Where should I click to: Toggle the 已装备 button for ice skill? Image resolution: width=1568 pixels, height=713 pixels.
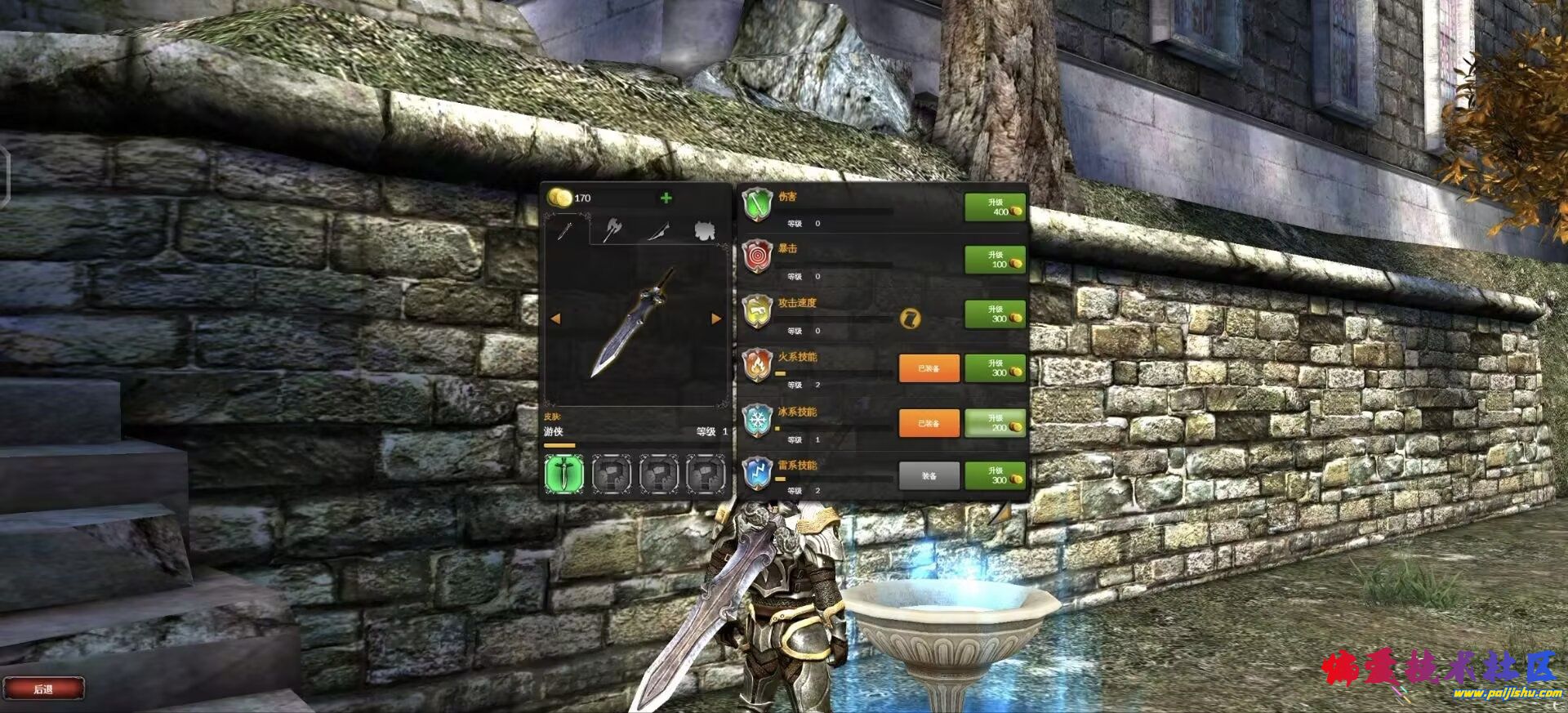(x=929, y=423)
